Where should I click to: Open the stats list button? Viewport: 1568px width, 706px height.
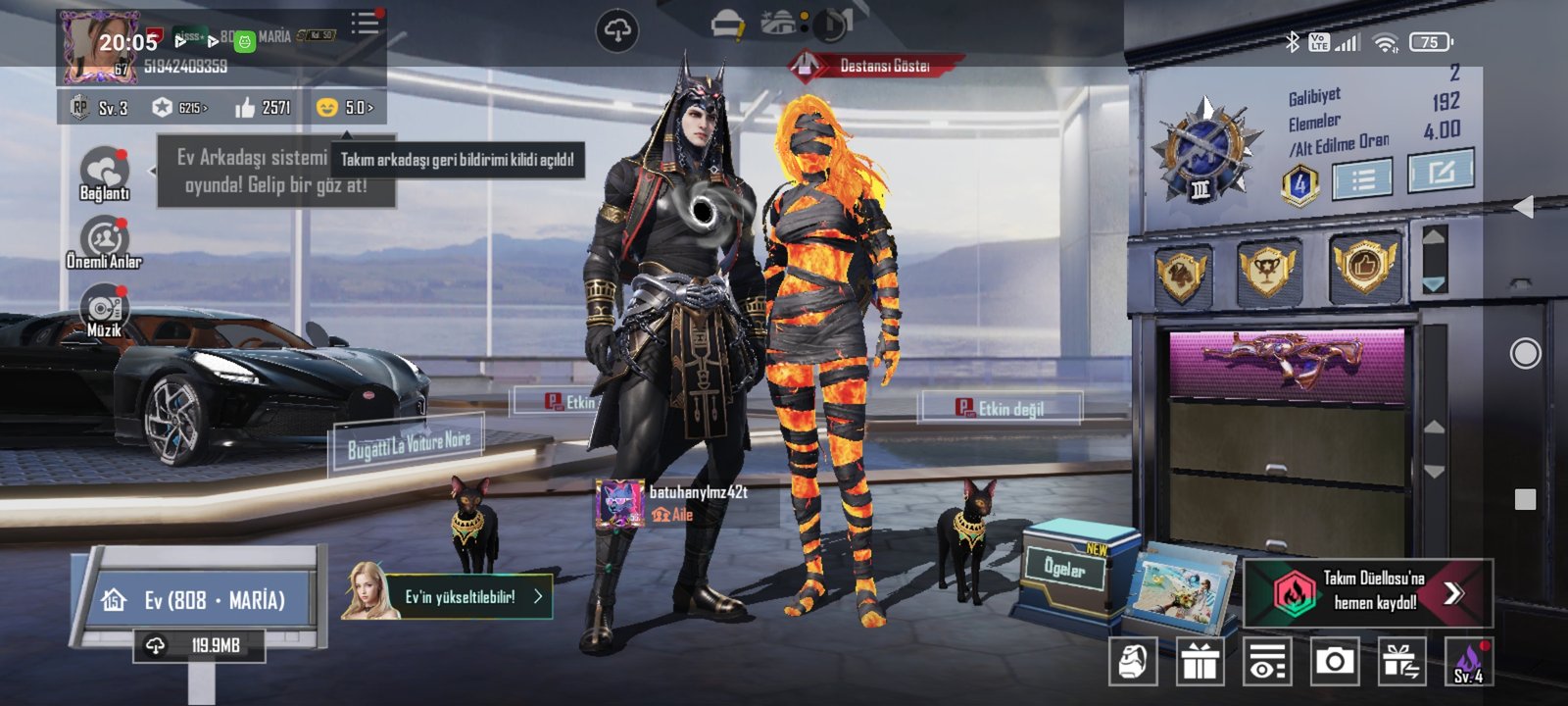pos(1362,178)
